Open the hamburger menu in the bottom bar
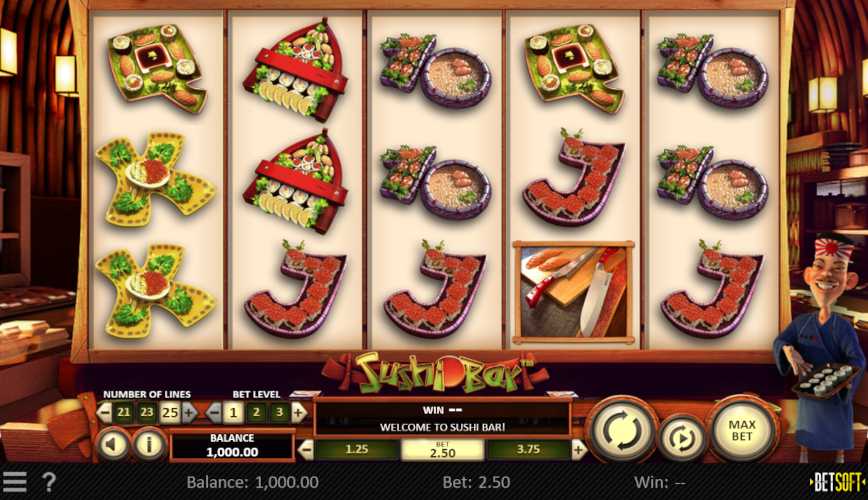The image size is (868, 500). (14, 483)
